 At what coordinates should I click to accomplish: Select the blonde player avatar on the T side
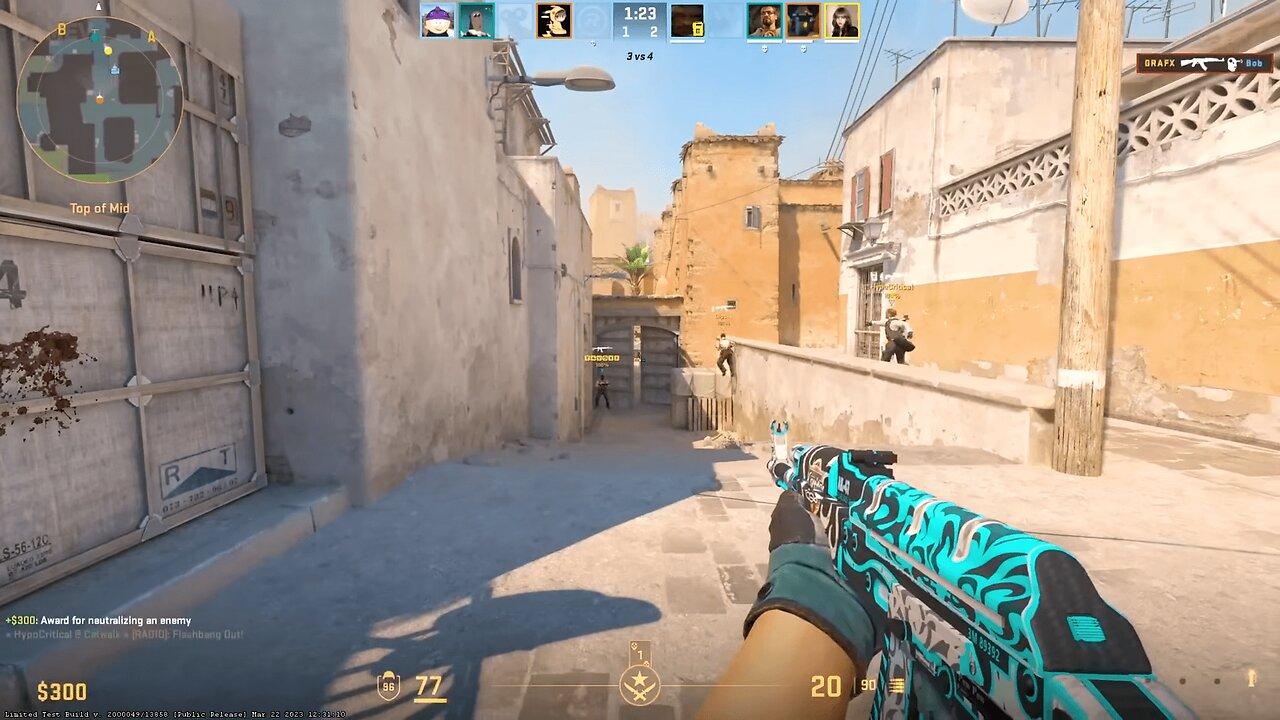[x=843, y=19]
